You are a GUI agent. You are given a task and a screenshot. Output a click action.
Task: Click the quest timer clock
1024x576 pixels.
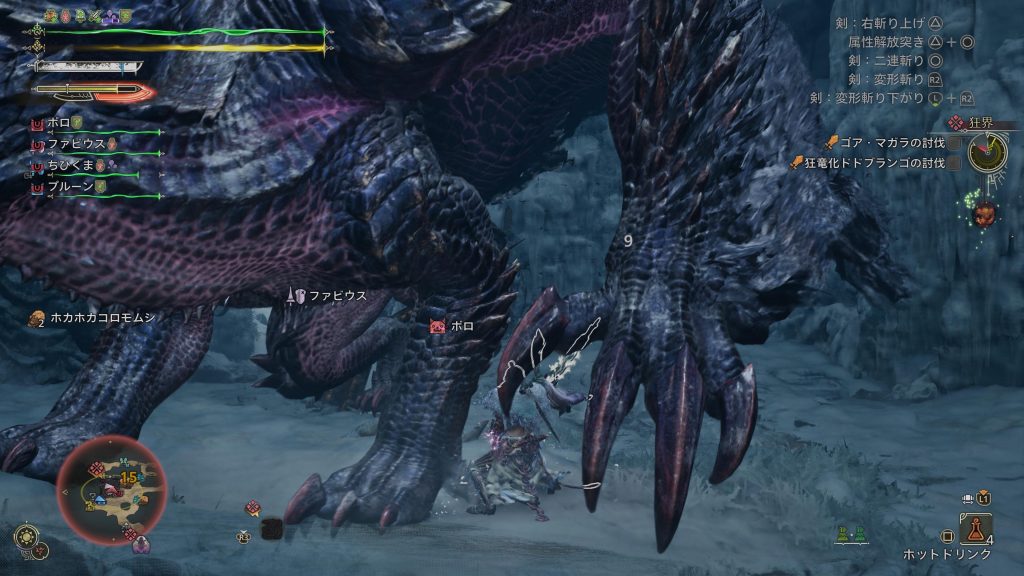click(987, 152)
